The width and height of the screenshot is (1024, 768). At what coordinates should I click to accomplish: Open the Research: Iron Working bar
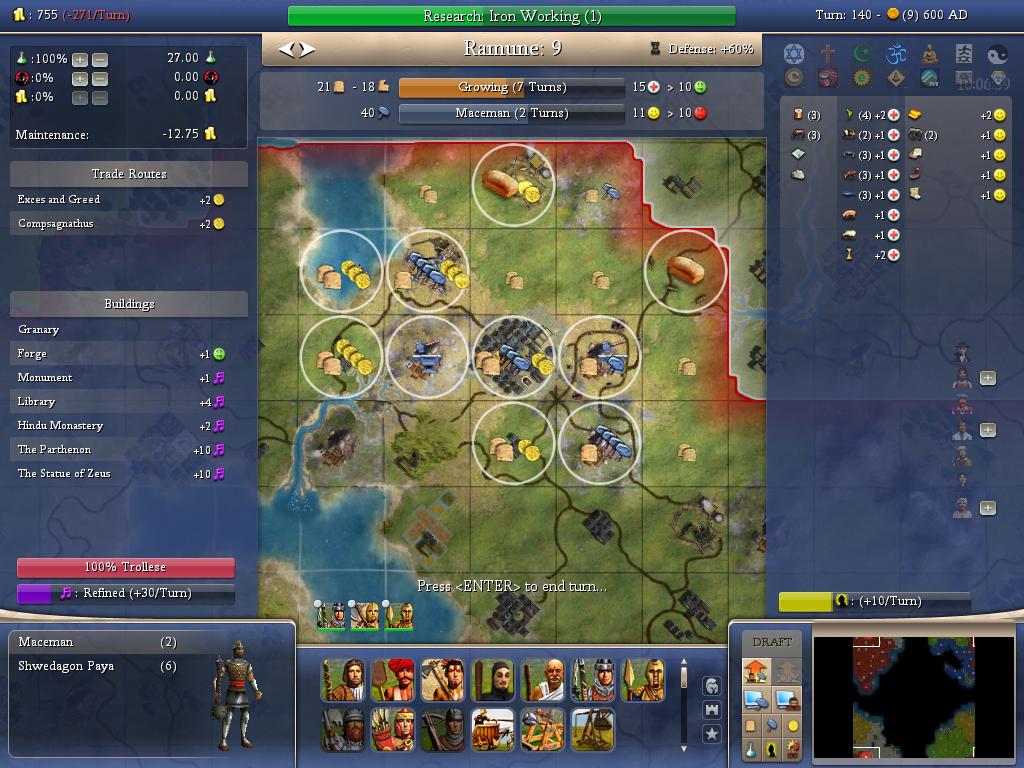click(x=511, y=16)
